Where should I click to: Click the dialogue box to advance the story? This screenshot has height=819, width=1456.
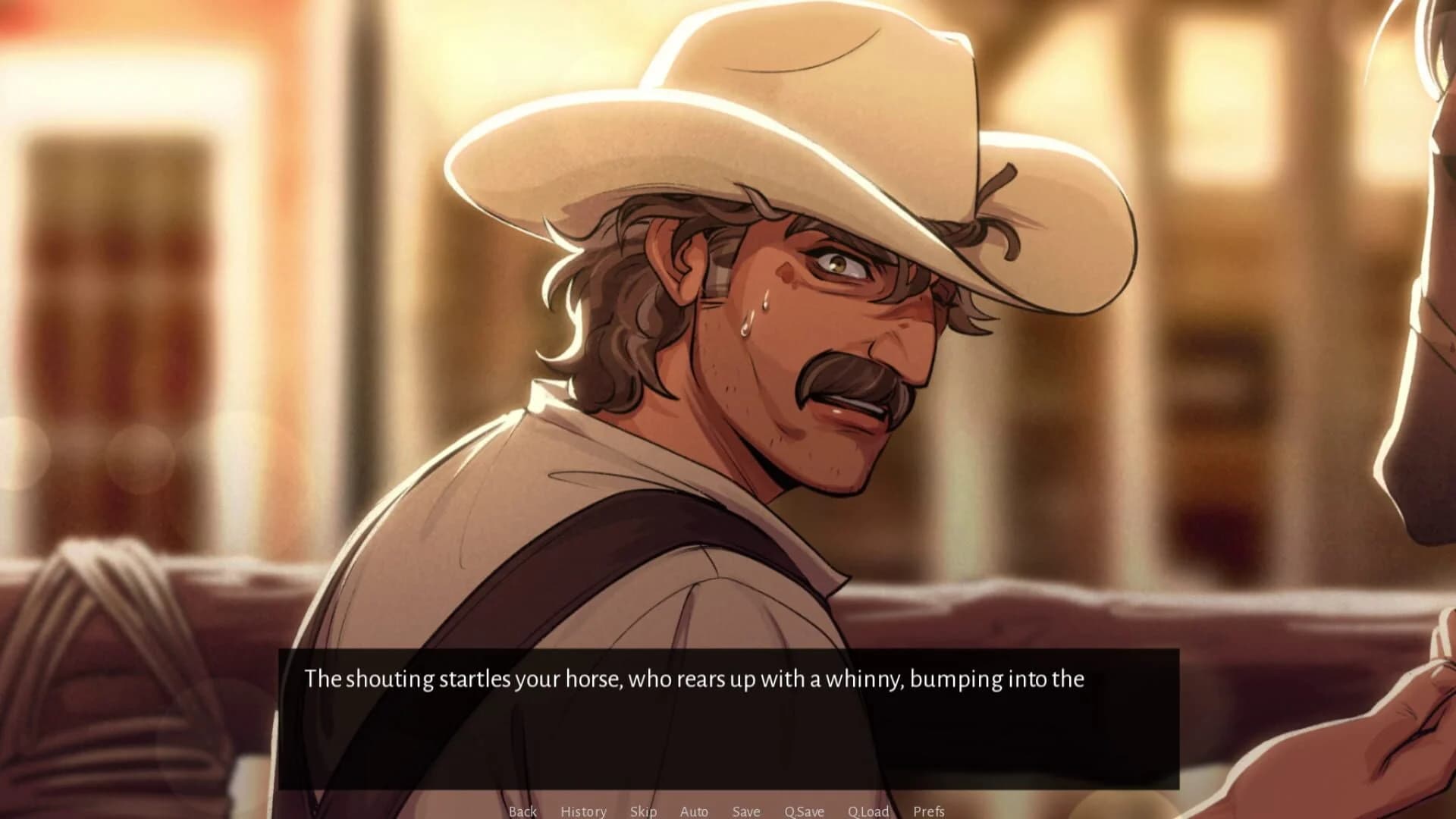click(728, 713)
